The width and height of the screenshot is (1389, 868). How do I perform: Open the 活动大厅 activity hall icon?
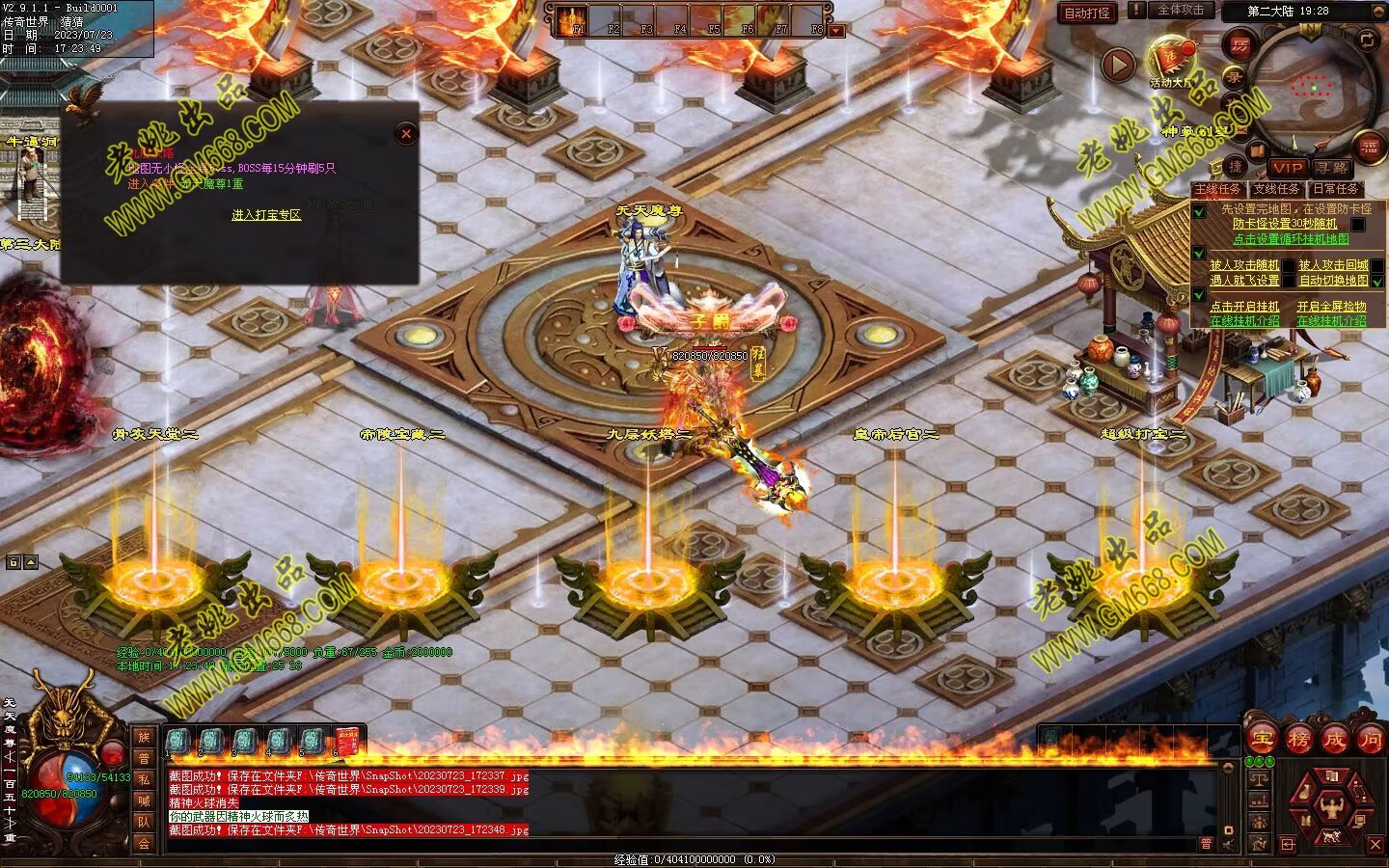(x=1172, y=61)
